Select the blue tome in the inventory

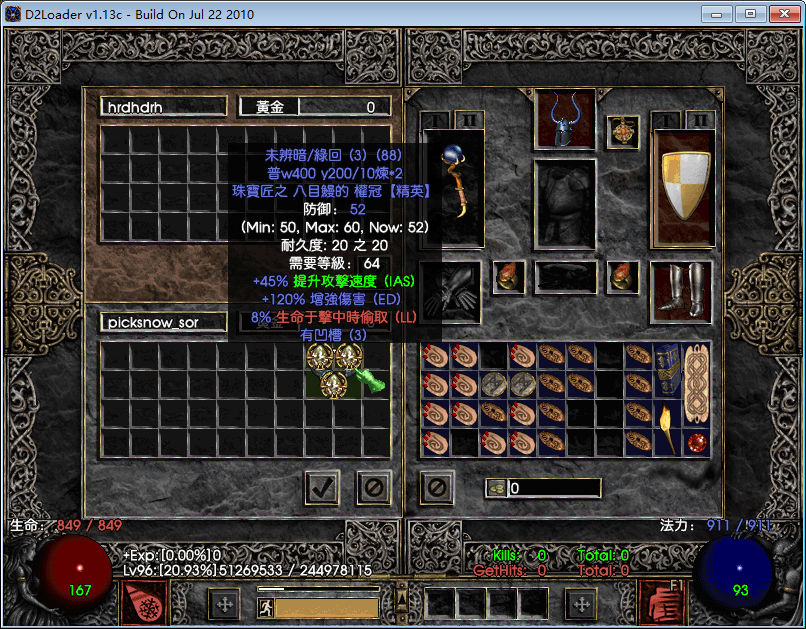669,369
